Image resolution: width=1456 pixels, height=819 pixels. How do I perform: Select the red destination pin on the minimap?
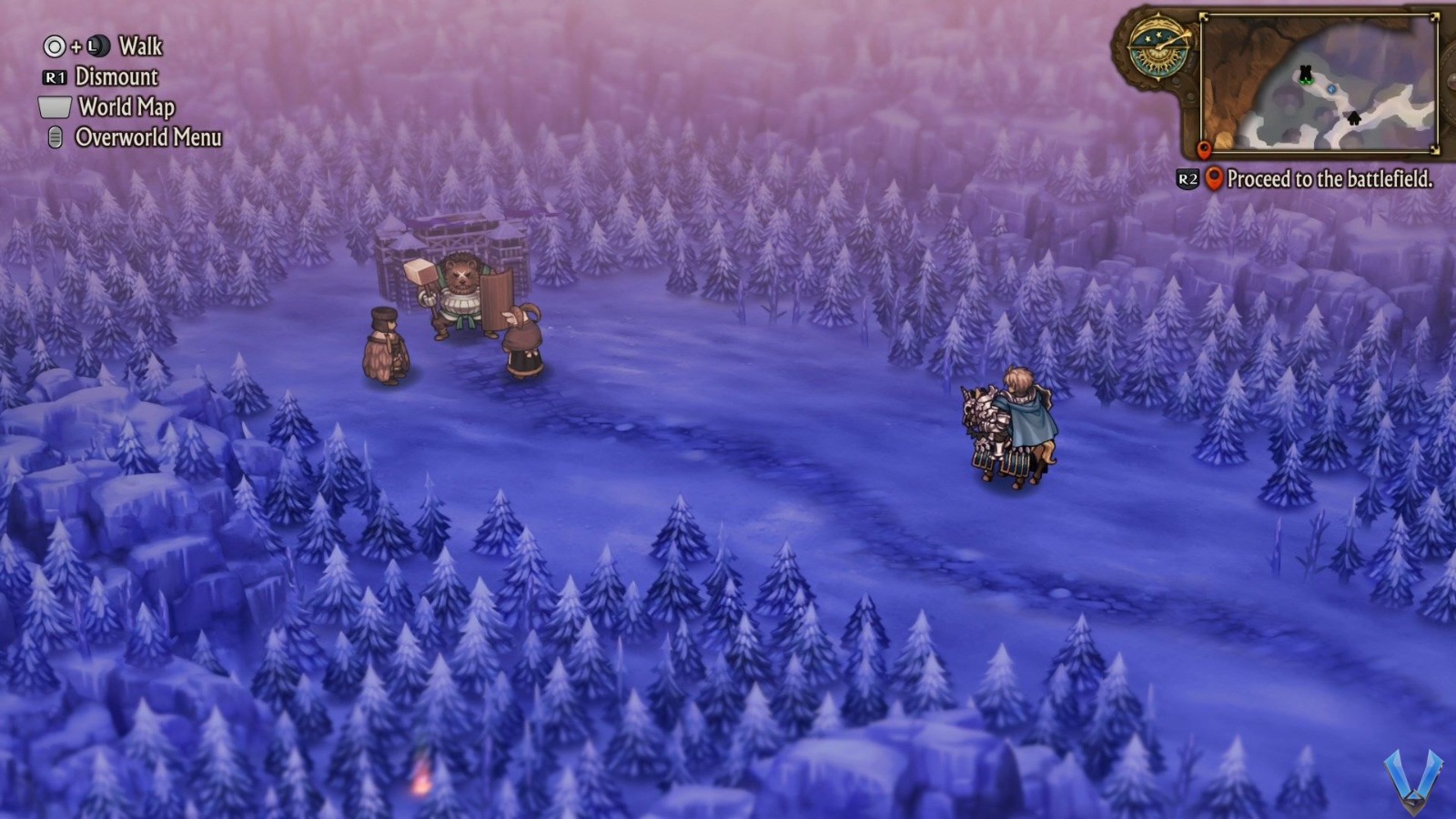click(x=1204, y=151)
